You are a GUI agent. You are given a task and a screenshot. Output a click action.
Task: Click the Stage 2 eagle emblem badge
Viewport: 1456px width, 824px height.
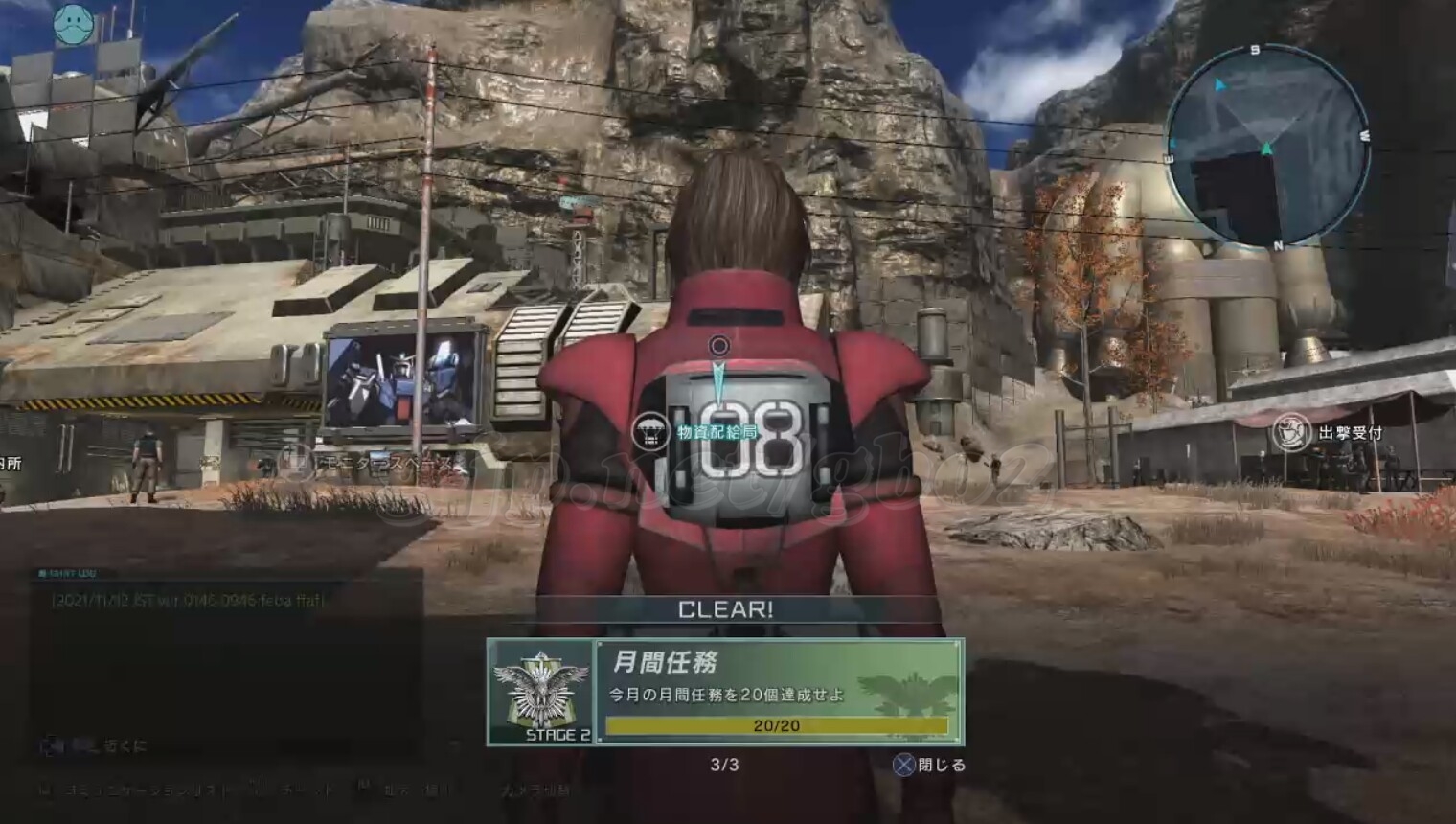pyautogui.click(x=542, y=692)
